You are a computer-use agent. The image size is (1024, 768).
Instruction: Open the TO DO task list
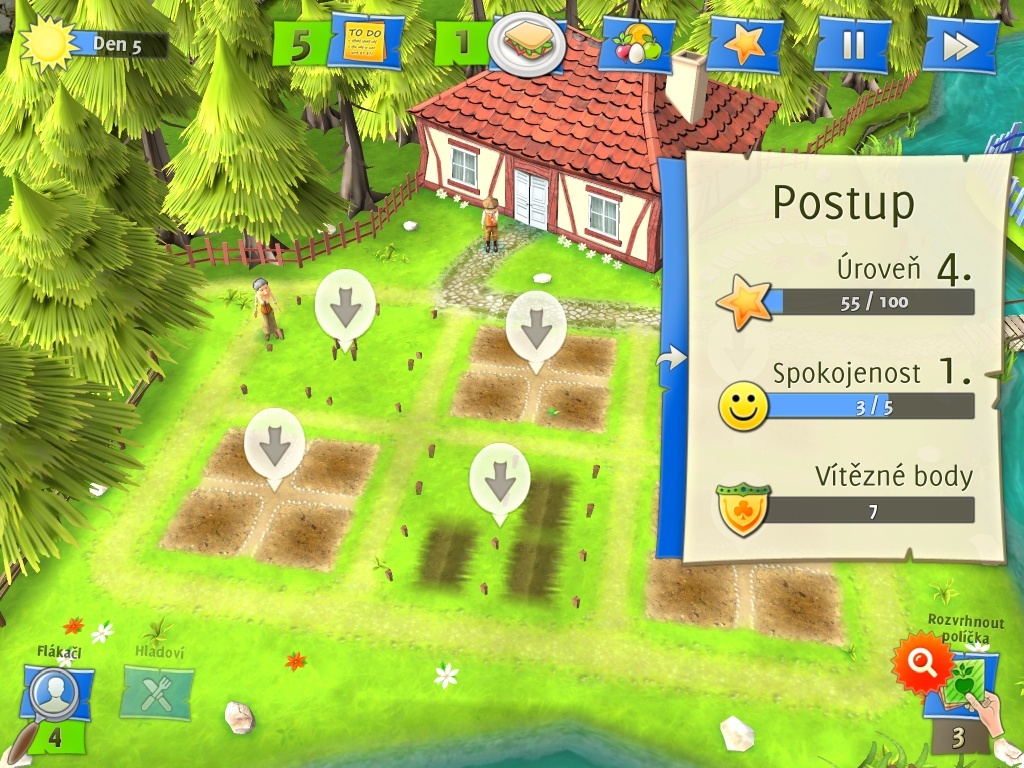[x=364, y=43]
